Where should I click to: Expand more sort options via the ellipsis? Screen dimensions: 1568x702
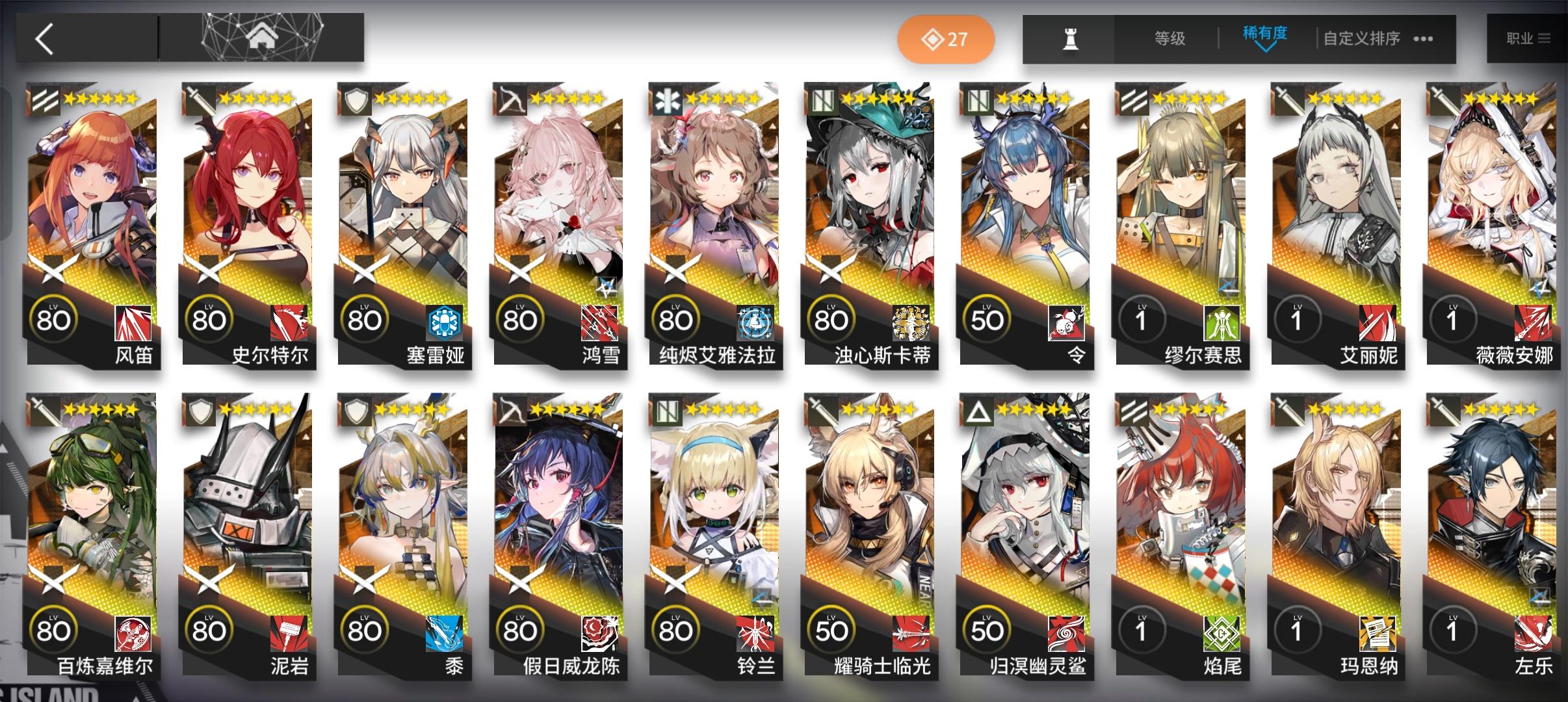pyautogui.click(x=1424, y=39)
